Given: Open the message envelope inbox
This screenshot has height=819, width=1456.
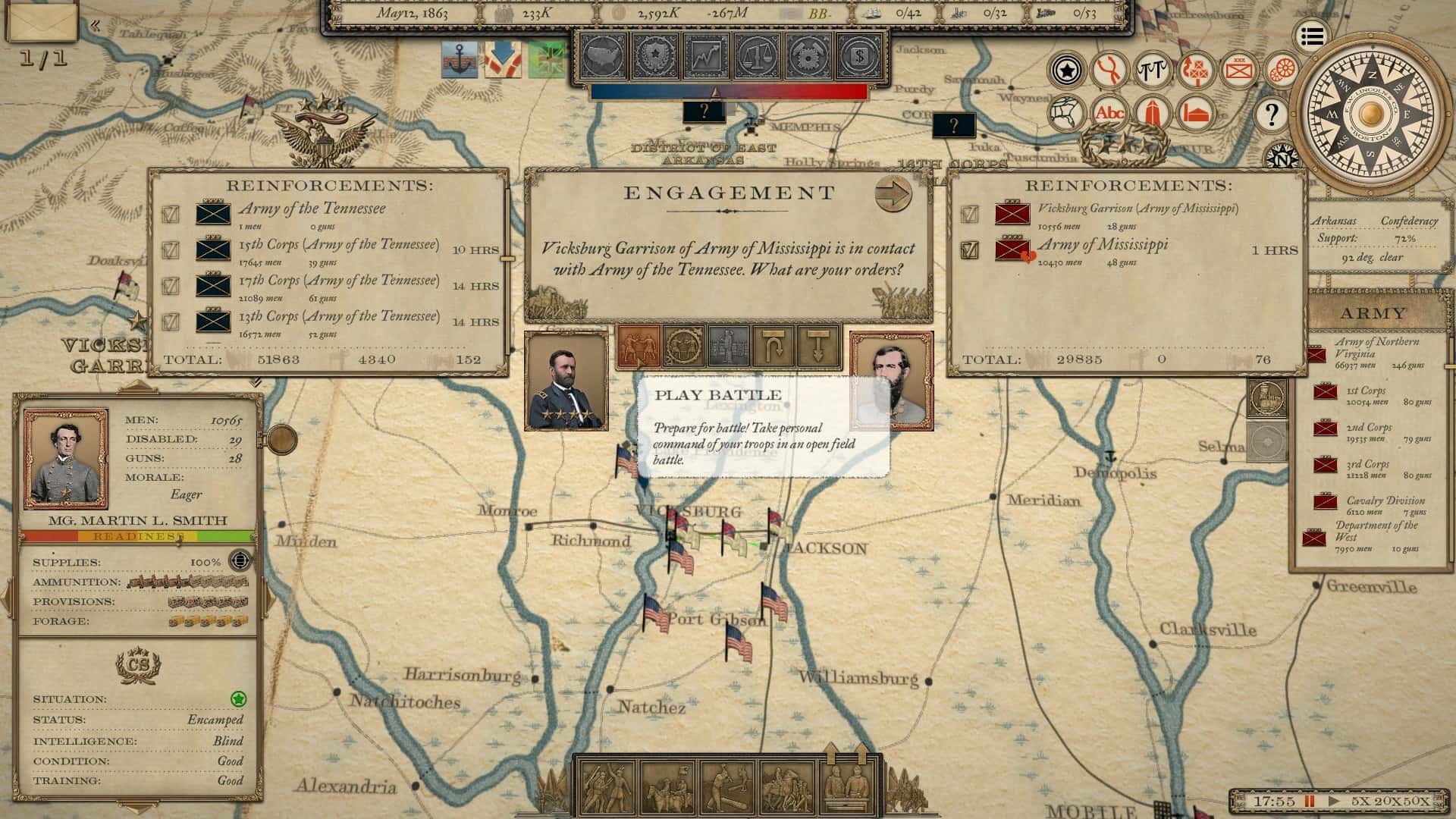Looking at the screenshot, I should point(42,23).
